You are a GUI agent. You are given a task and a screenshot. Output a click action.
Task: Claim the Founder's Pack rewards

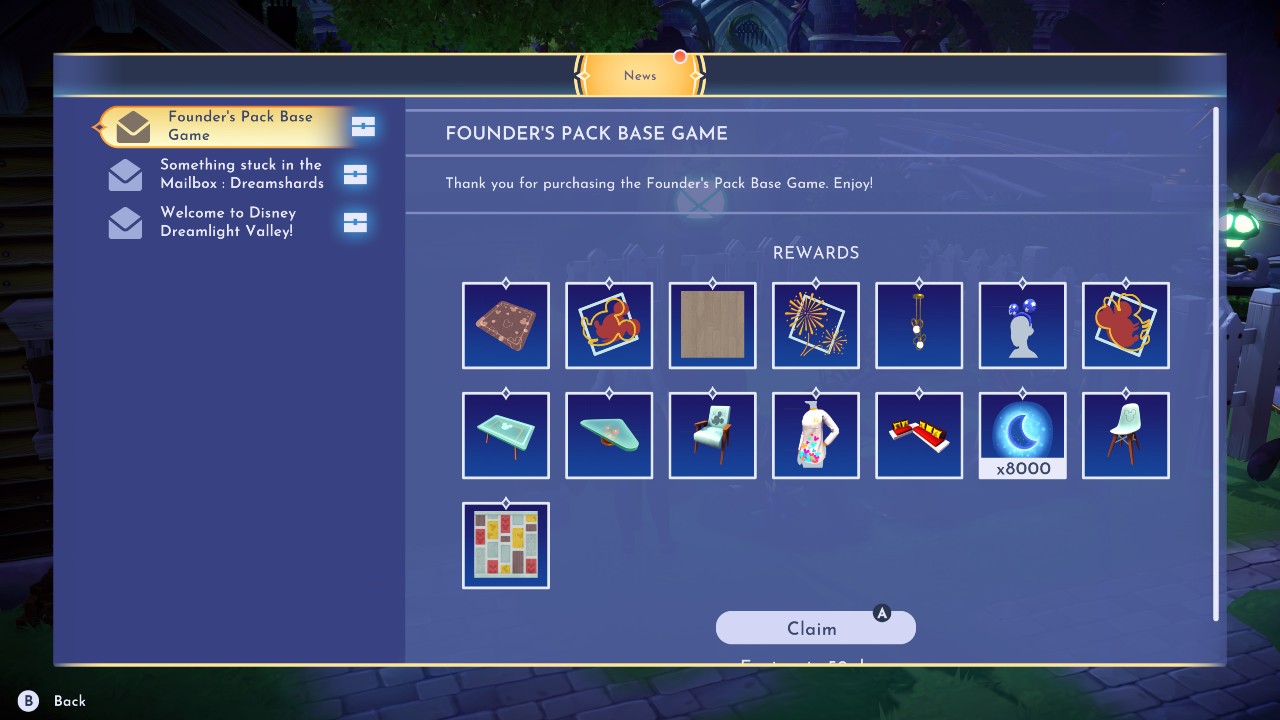(x=815, y=627)
